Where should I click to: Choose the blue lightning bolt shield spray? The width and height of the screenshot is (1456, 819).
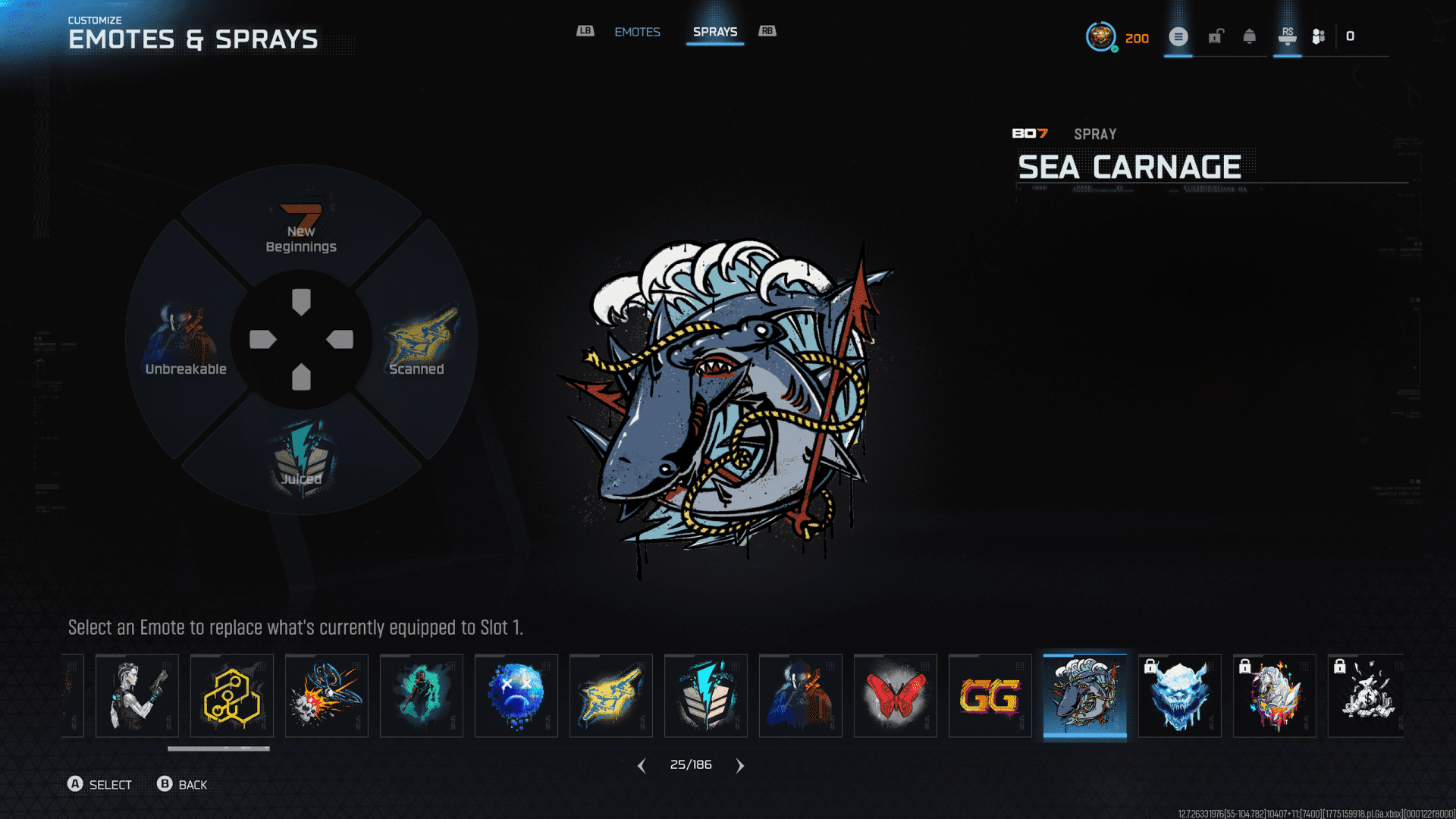pos(705,695)
